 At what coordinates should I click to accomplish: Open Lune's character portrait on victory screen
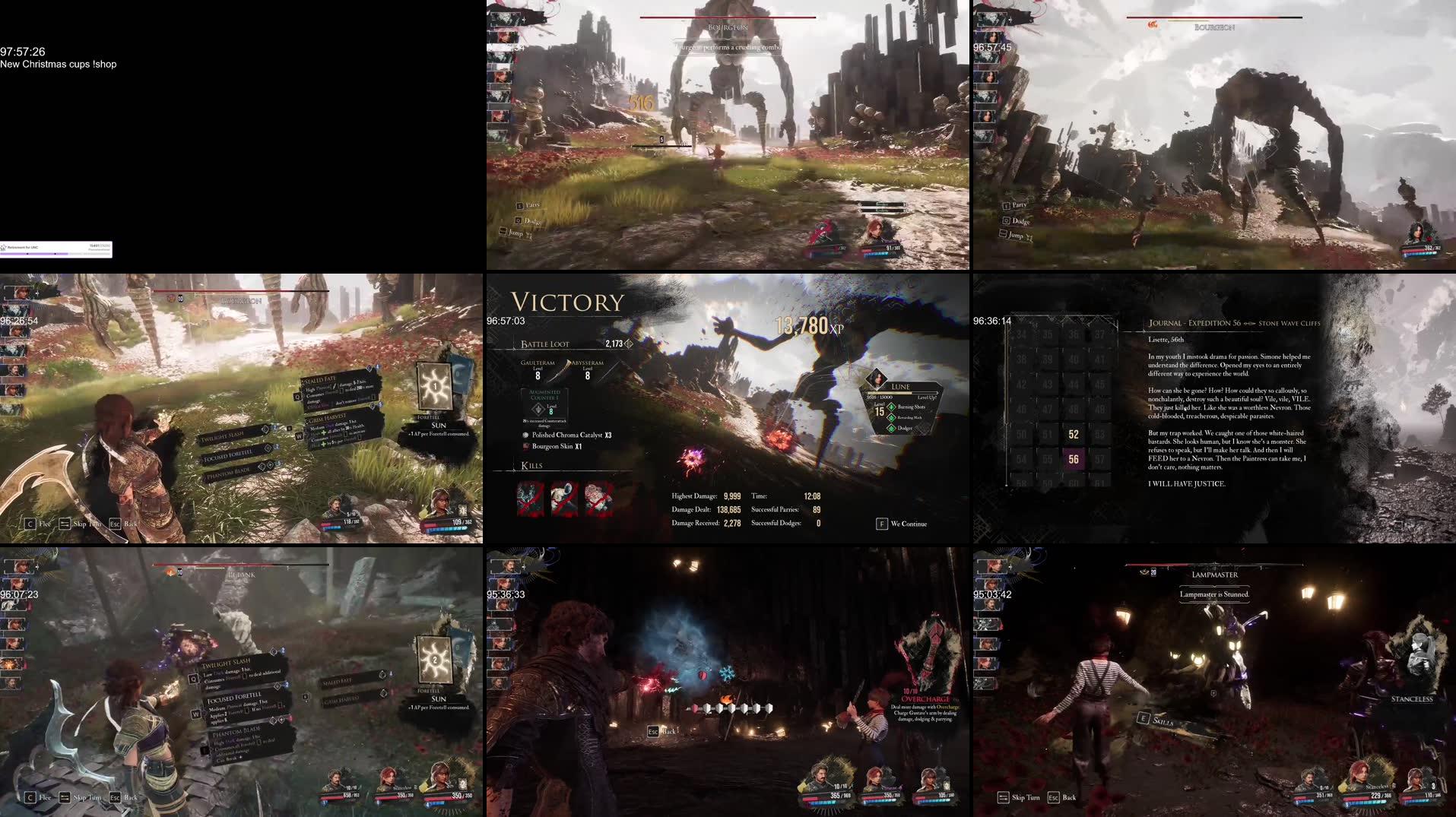[x=875, y=377]
